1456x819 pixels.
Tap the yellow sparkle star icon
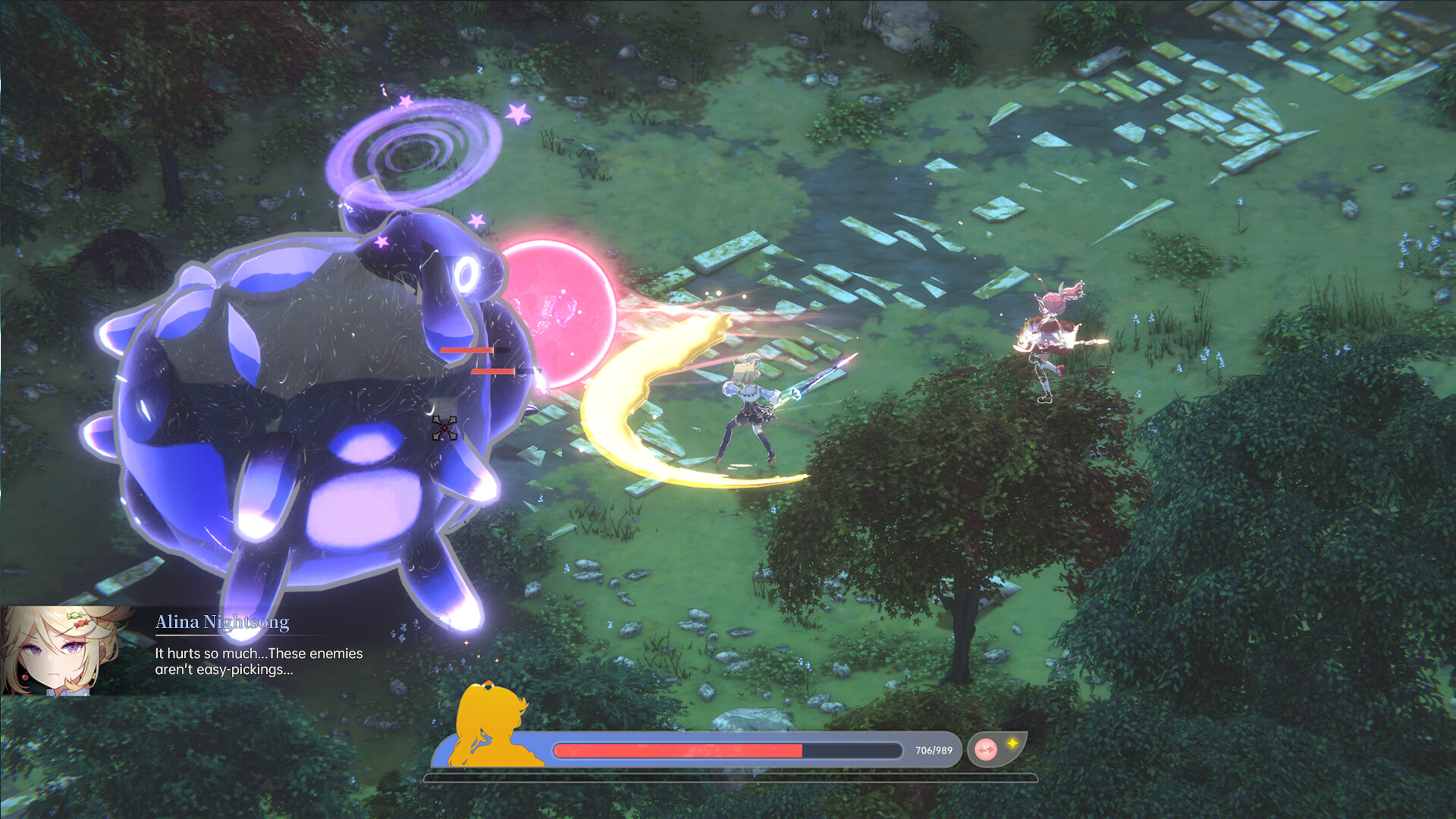coord(1012,745)
